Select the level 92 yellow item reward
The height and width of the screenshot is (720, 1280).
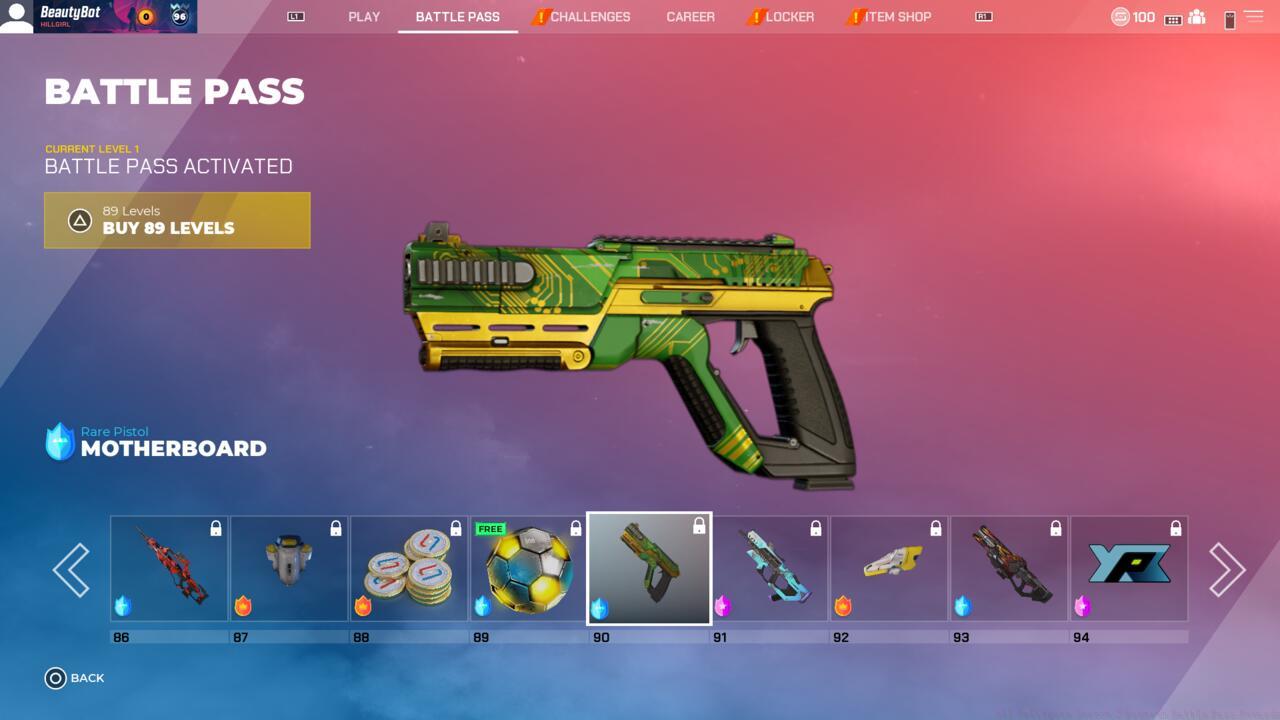click(889, 569)
